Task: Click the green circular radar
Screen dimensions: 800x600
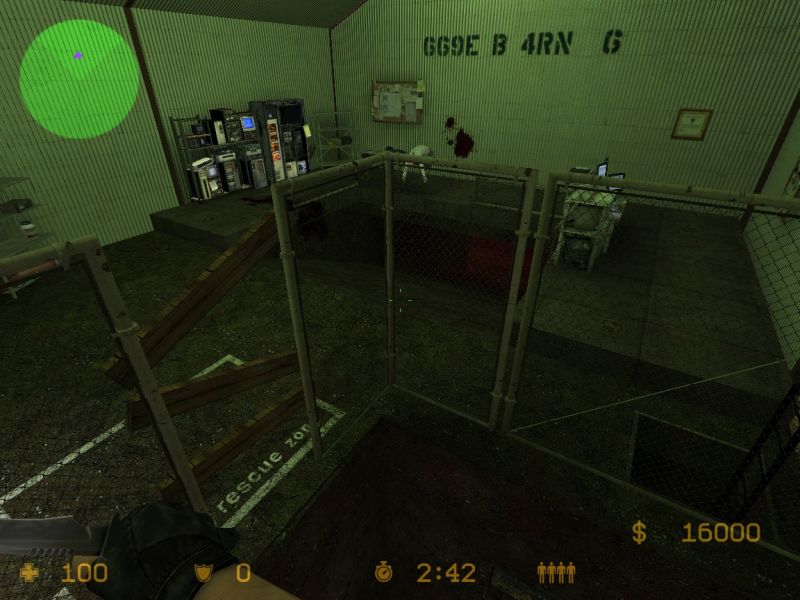Action: point(79,79)
